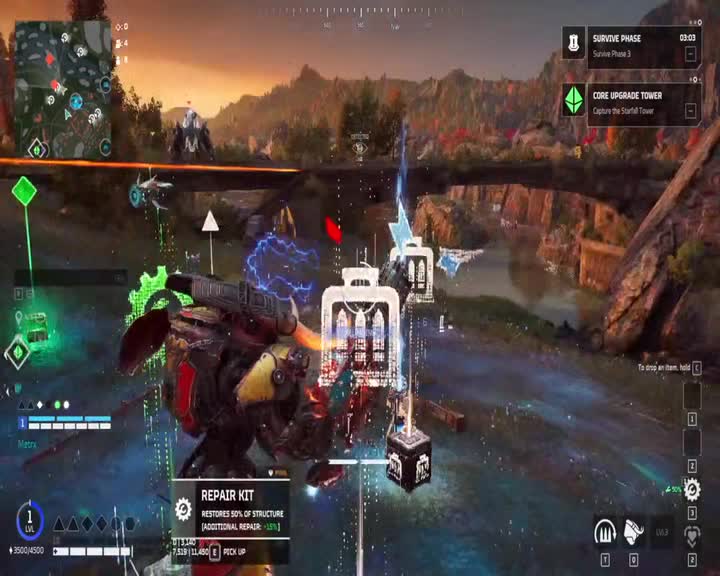This screenshot has height=576, width=720.
Task: Activate the heart shield ability icon
Action: [x=691, y=538]
